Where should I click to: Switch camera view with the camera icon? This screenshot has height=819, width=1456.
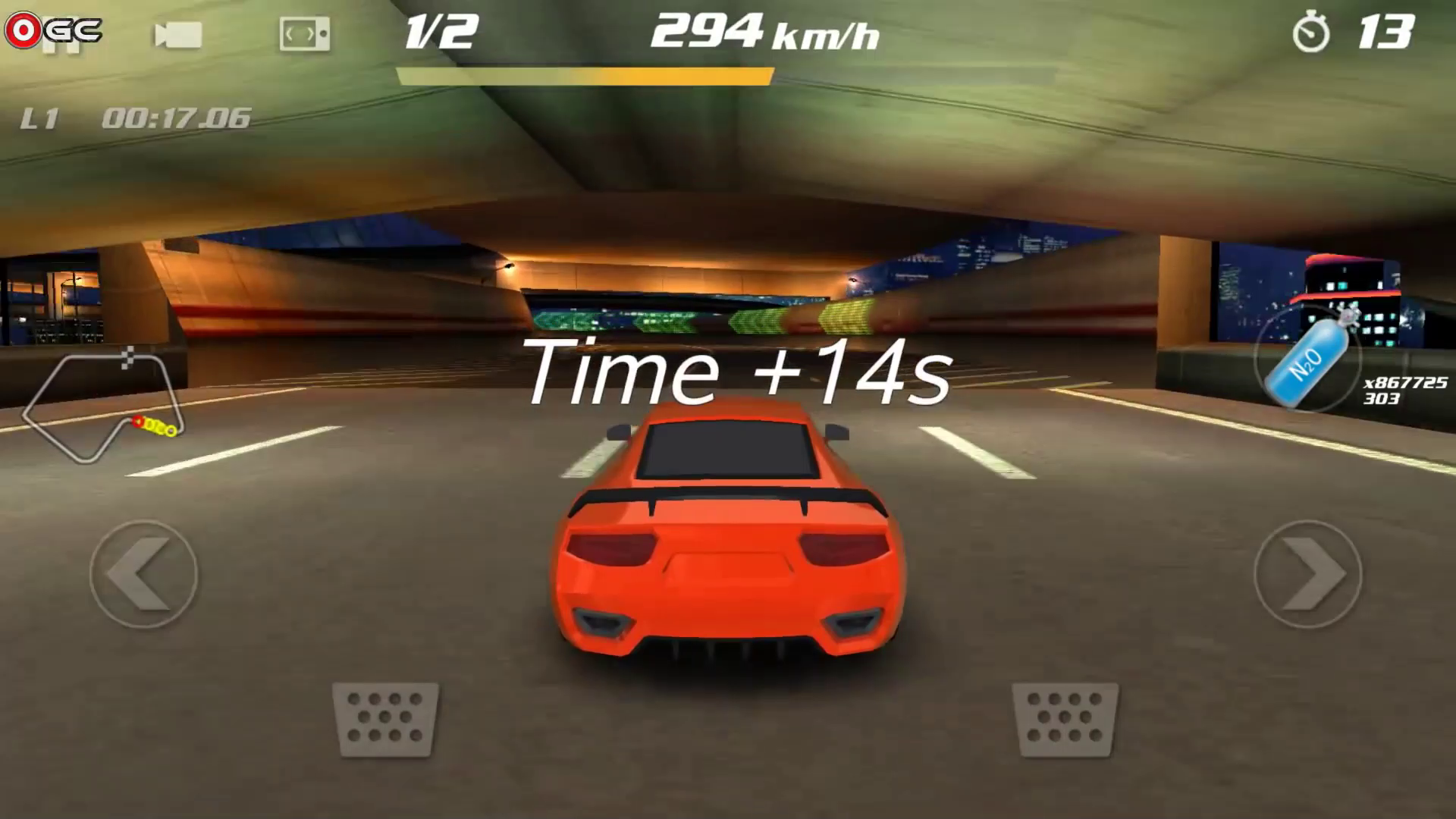pos(178,35)
